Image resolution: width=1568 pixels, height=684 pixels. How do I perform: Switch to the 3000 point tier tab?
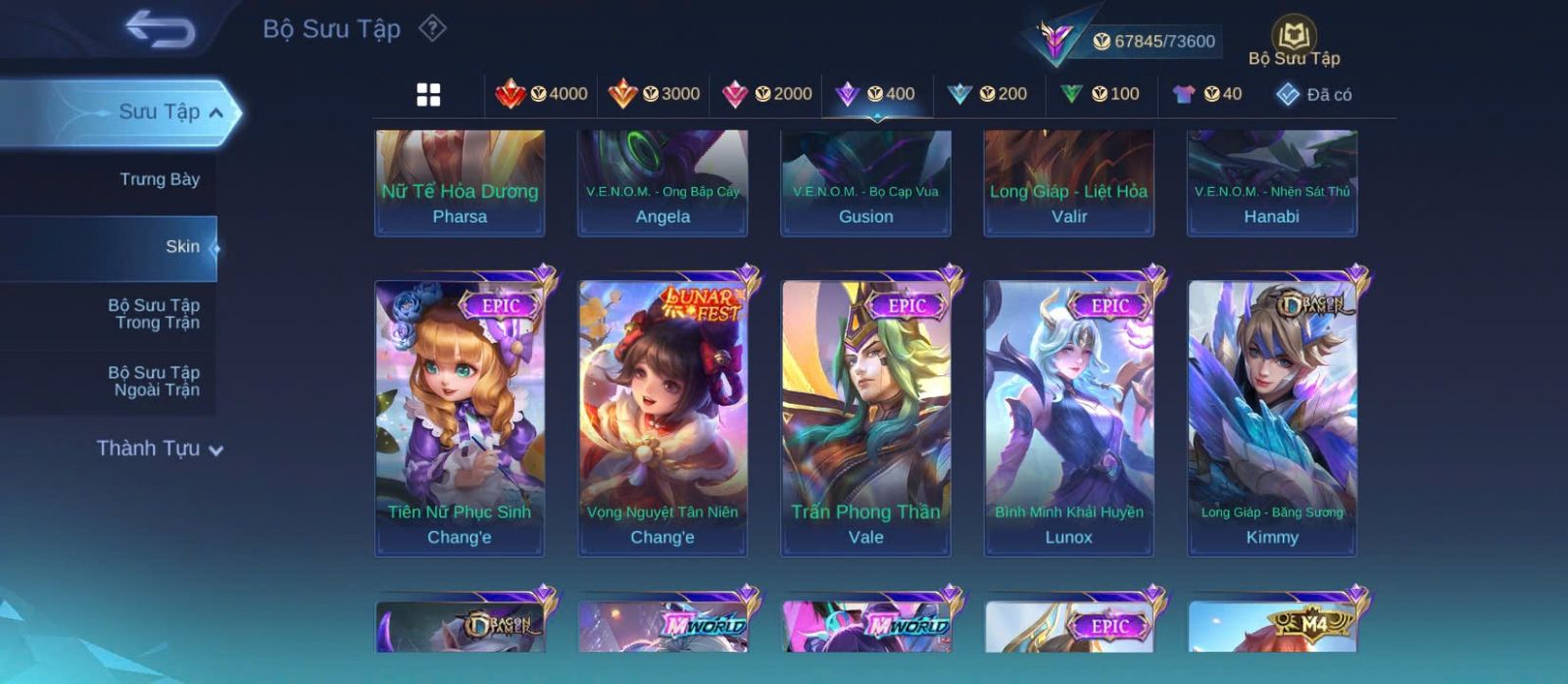[654, 94]
